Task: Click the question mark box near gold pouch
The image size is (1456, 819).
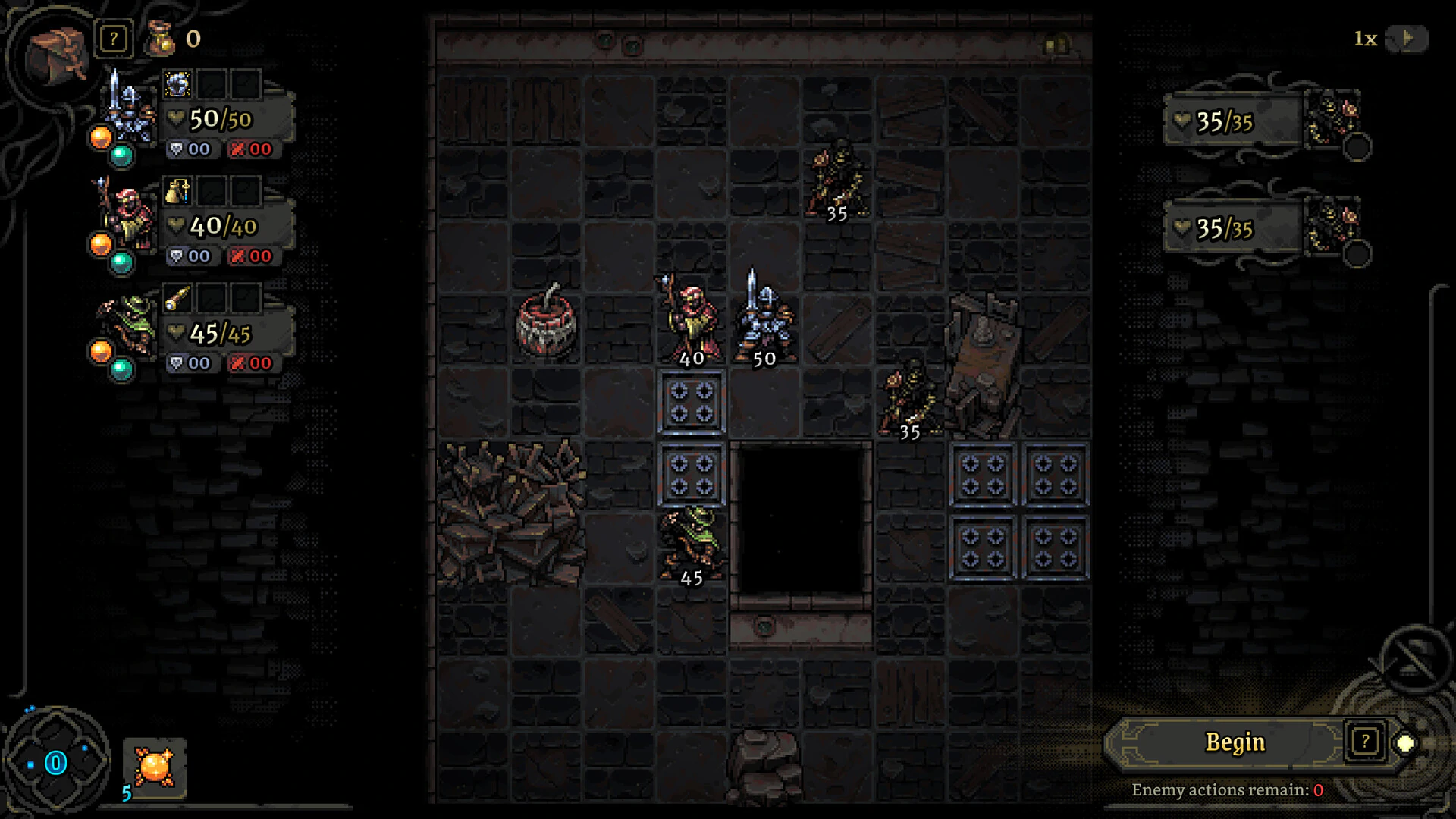Action: pyautogui.click(x=114, y=39)
